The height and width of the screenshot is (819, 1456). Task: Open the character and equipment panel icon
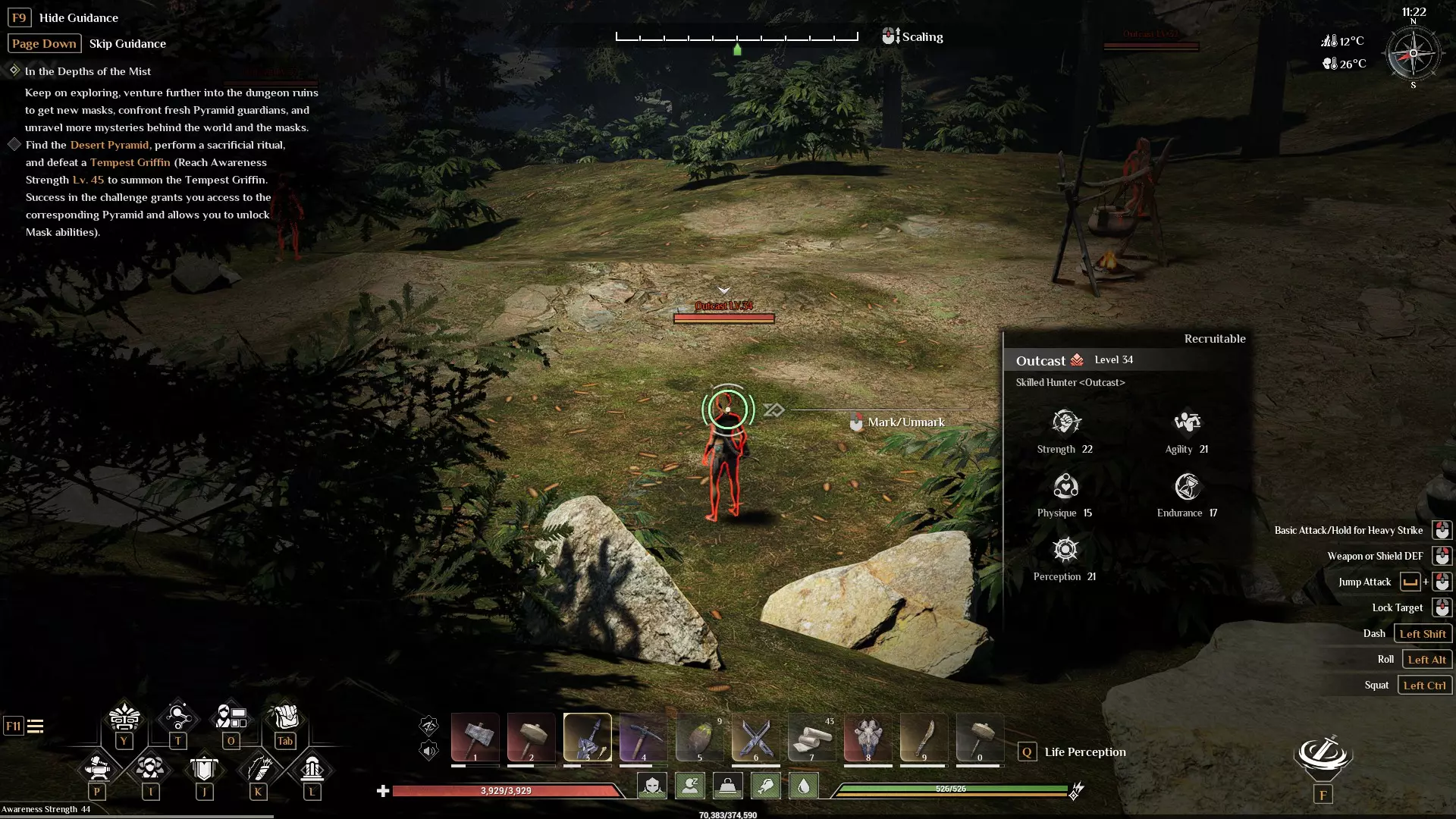[231, 717]
